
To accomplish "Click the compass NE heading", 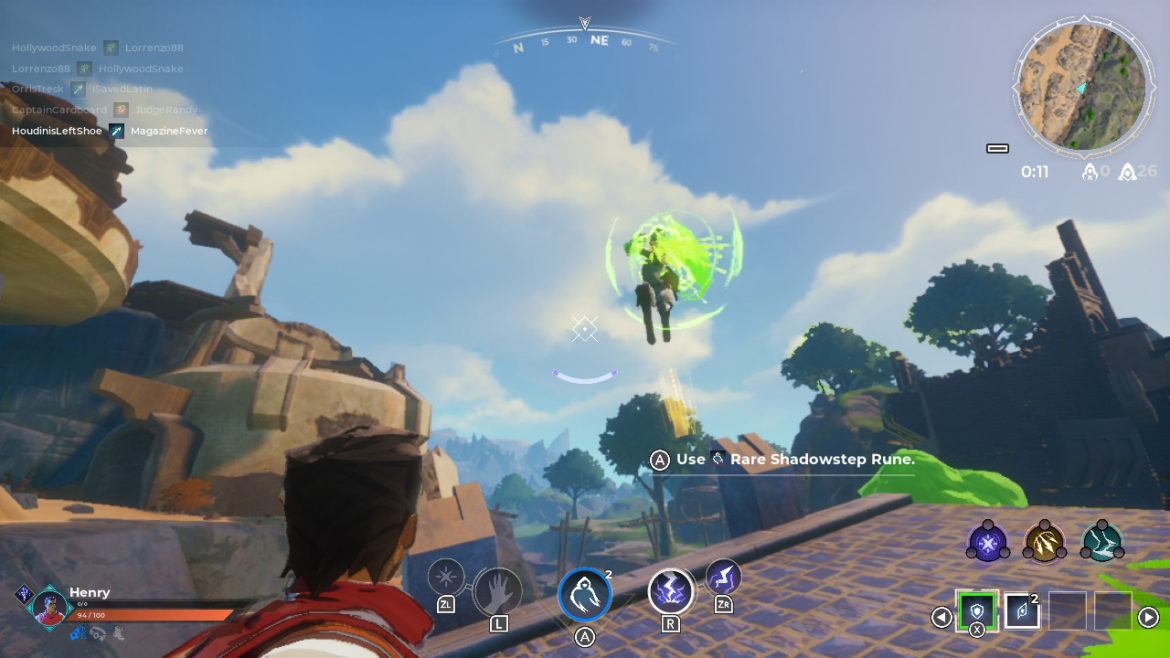I will (x=599, y=41).
